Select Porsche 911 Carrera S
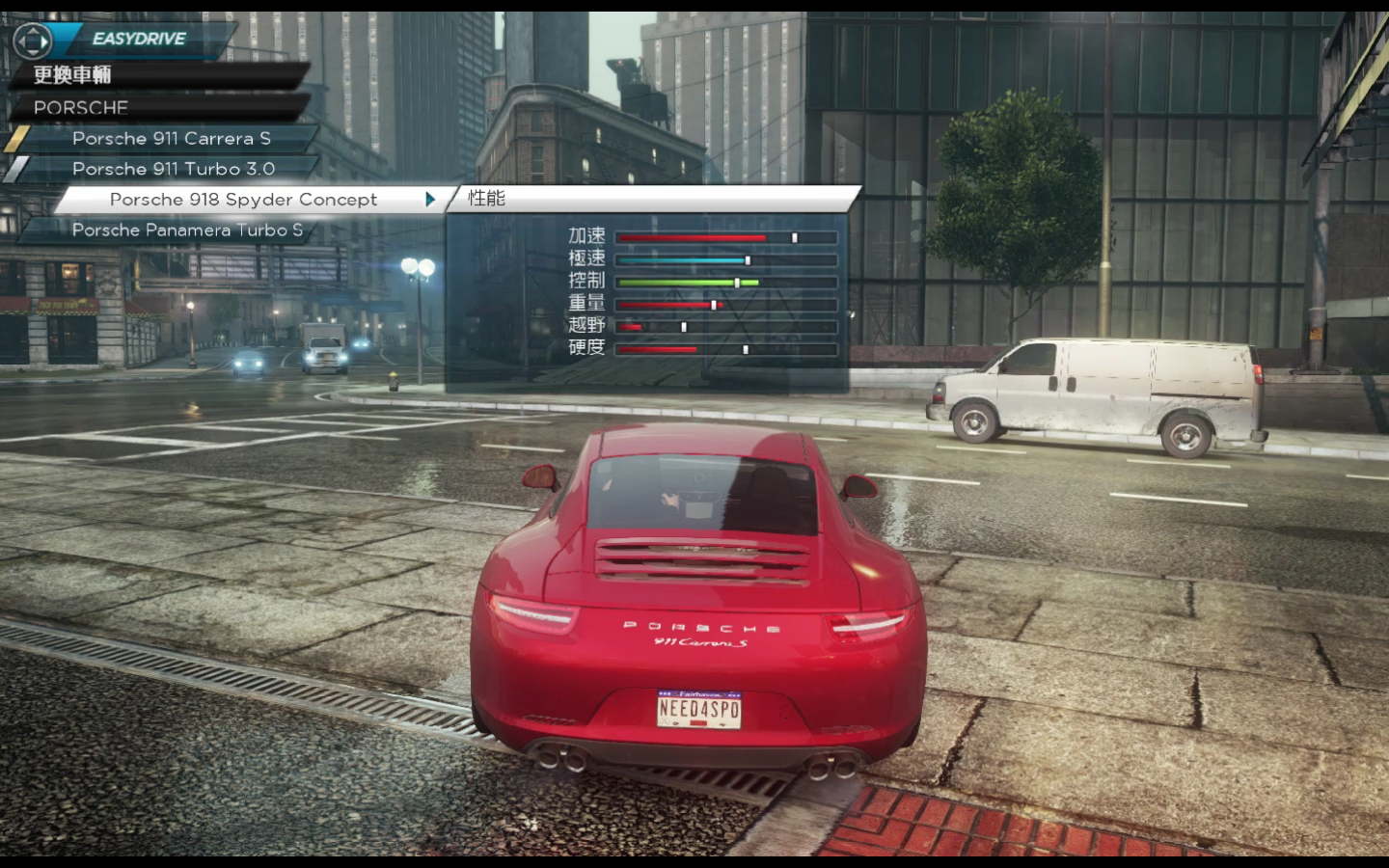Viewport: 1389px width, 868px height. 171,138
